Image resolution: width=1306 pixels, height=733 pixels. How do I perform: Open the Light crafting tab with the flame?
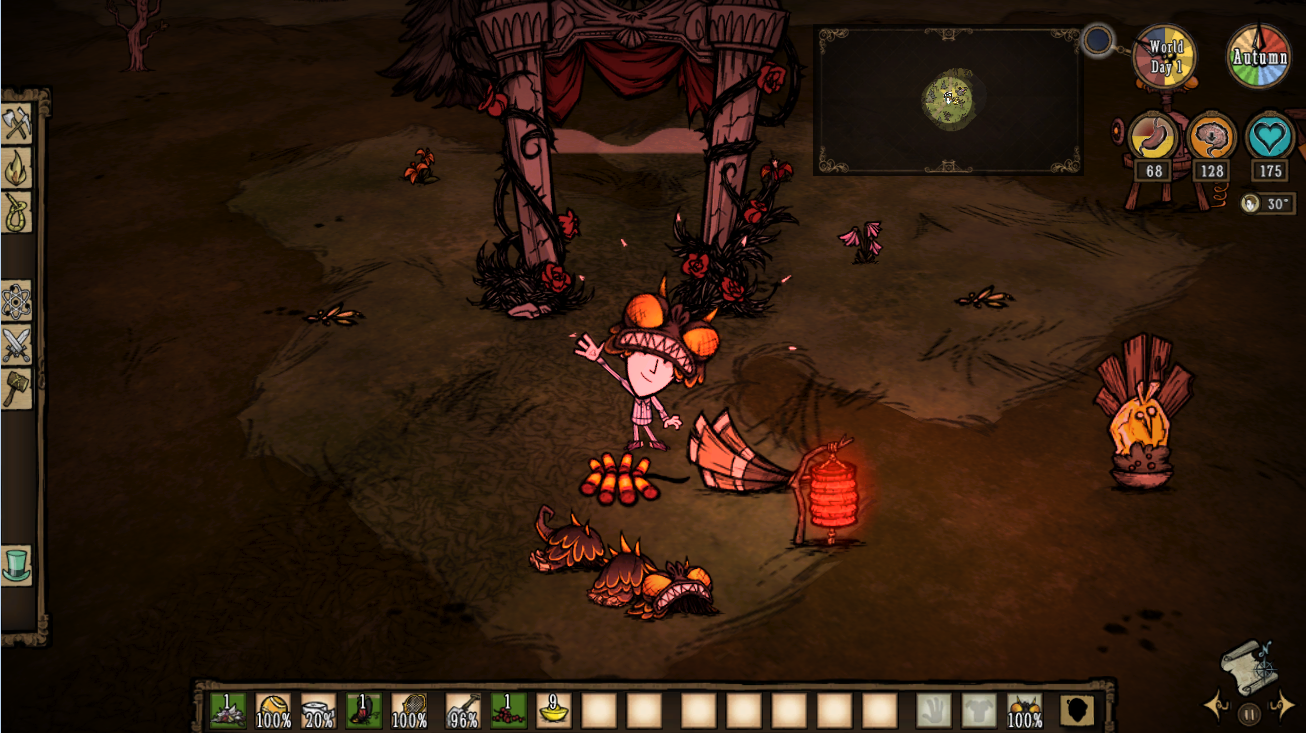(17, 168)
